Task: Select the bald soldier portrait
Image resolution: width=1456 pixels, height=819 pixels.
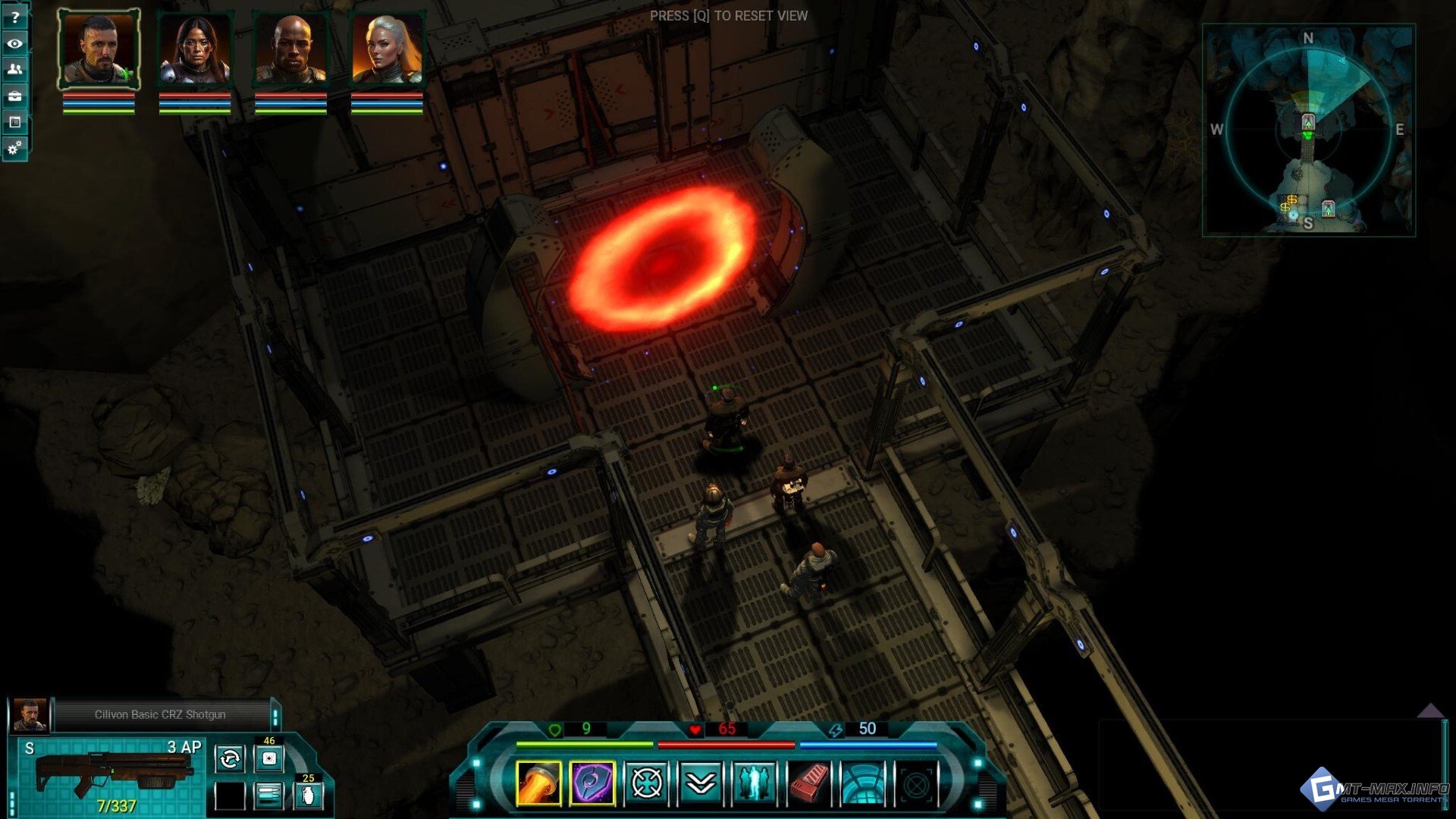Action: [x=290, y=50]
